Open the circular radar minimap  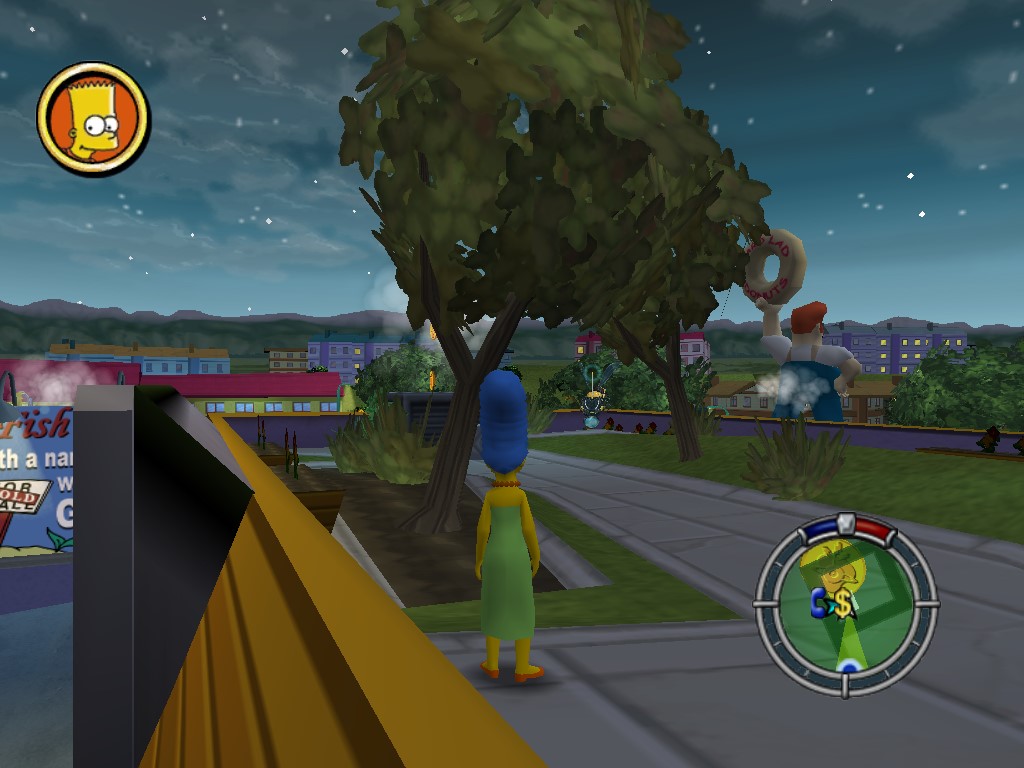point(846,604)
